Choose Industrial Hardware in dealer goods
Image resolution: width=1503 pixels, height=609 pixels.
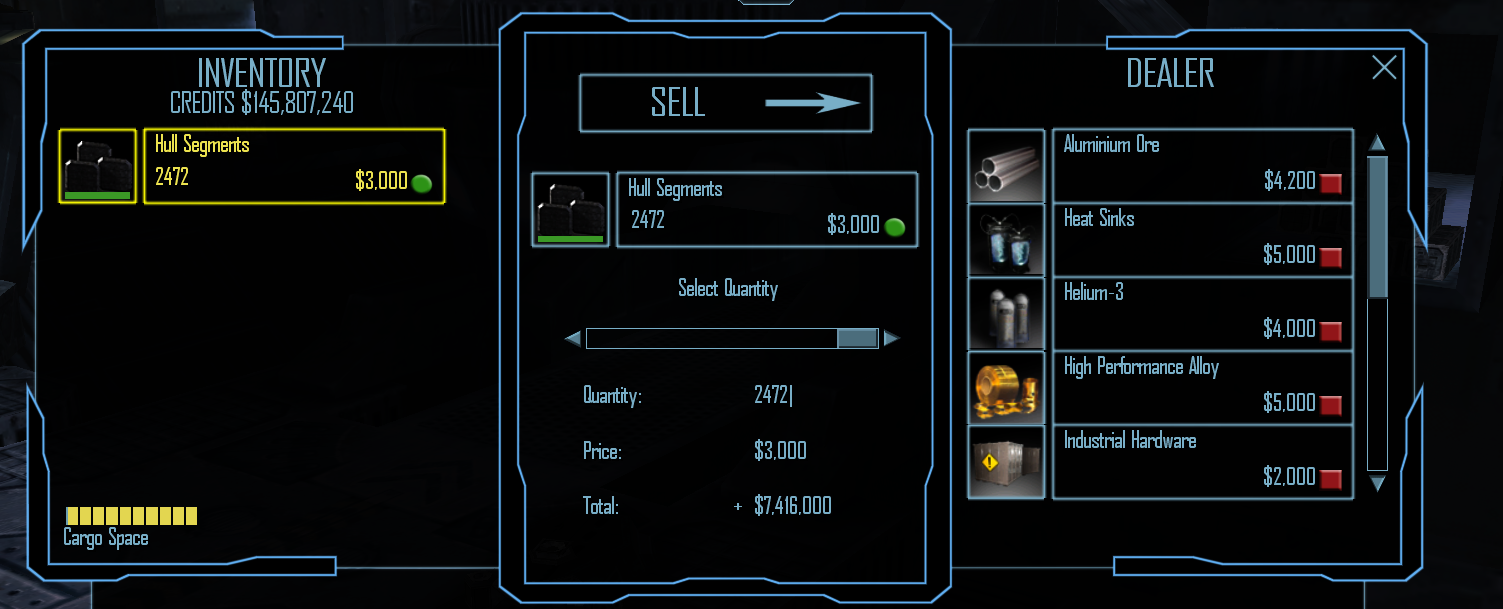[1203, 462]
